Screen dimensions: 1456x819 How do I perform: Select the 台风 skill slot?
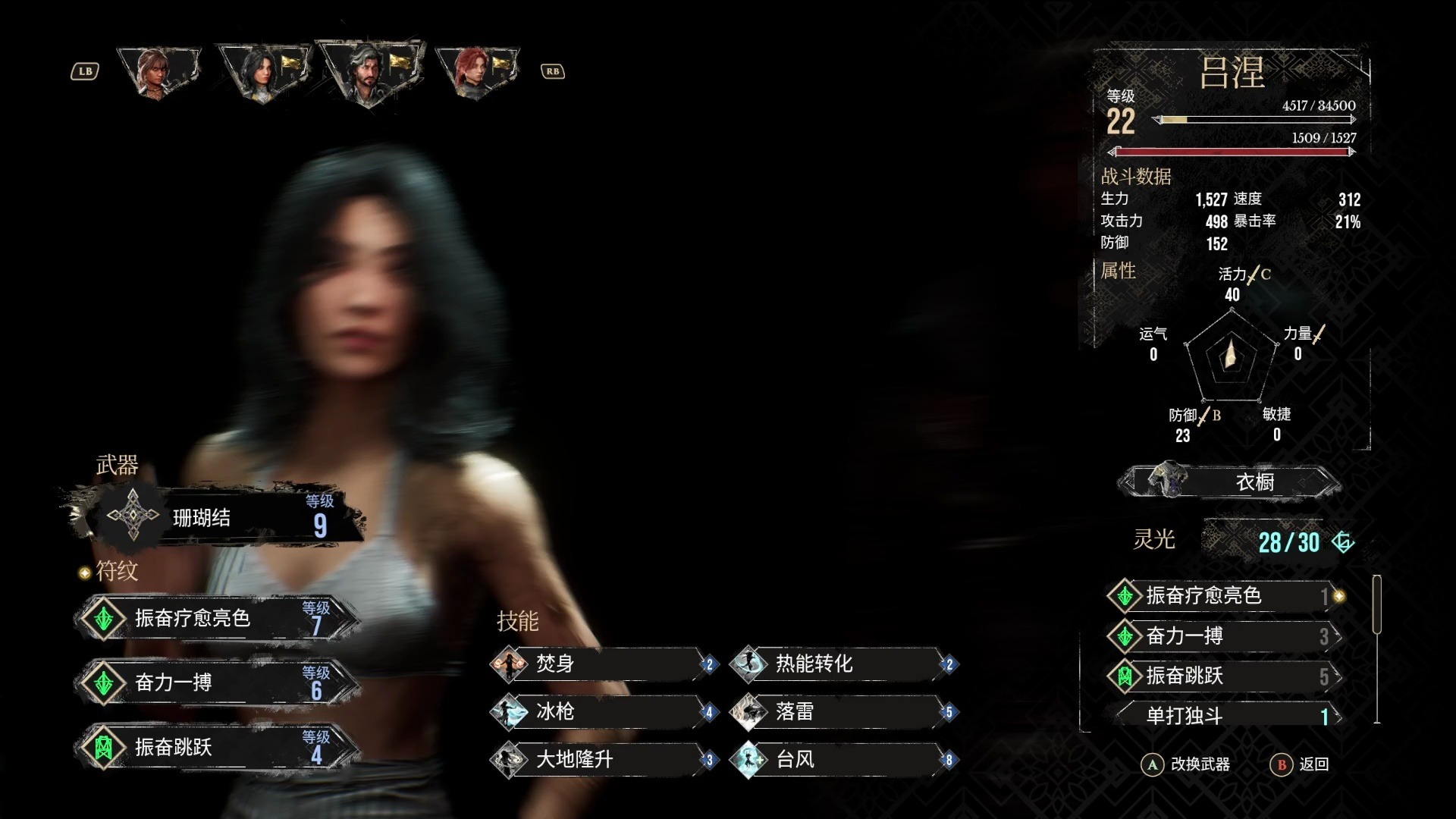[x=843, y=760]
